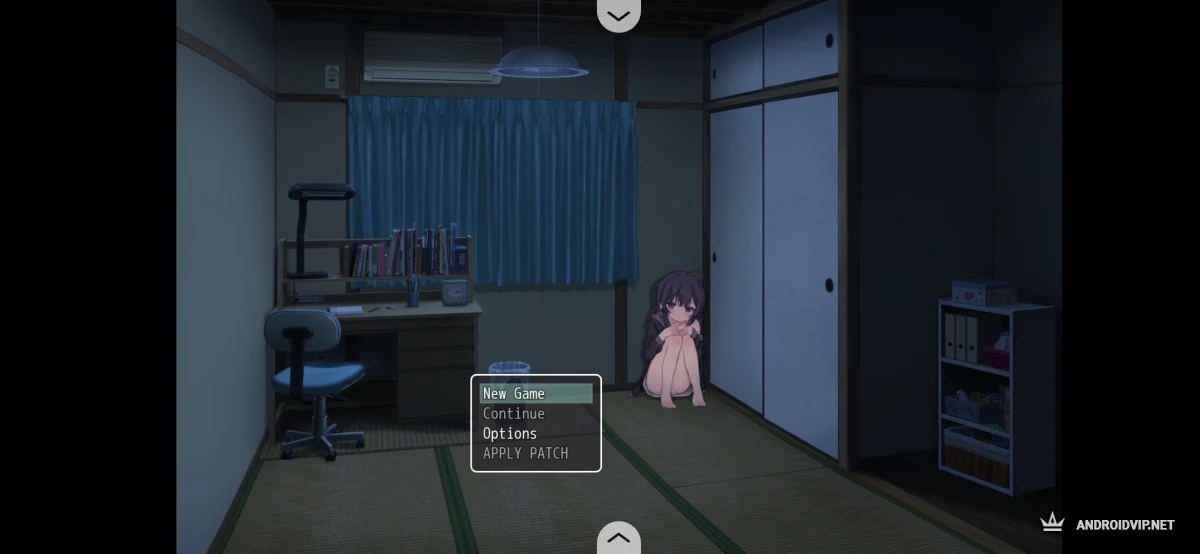The width and height of the screenshot is (1200, 554).
Task: Expand the top down-arrow overlay handle
Action: [618, 15]
